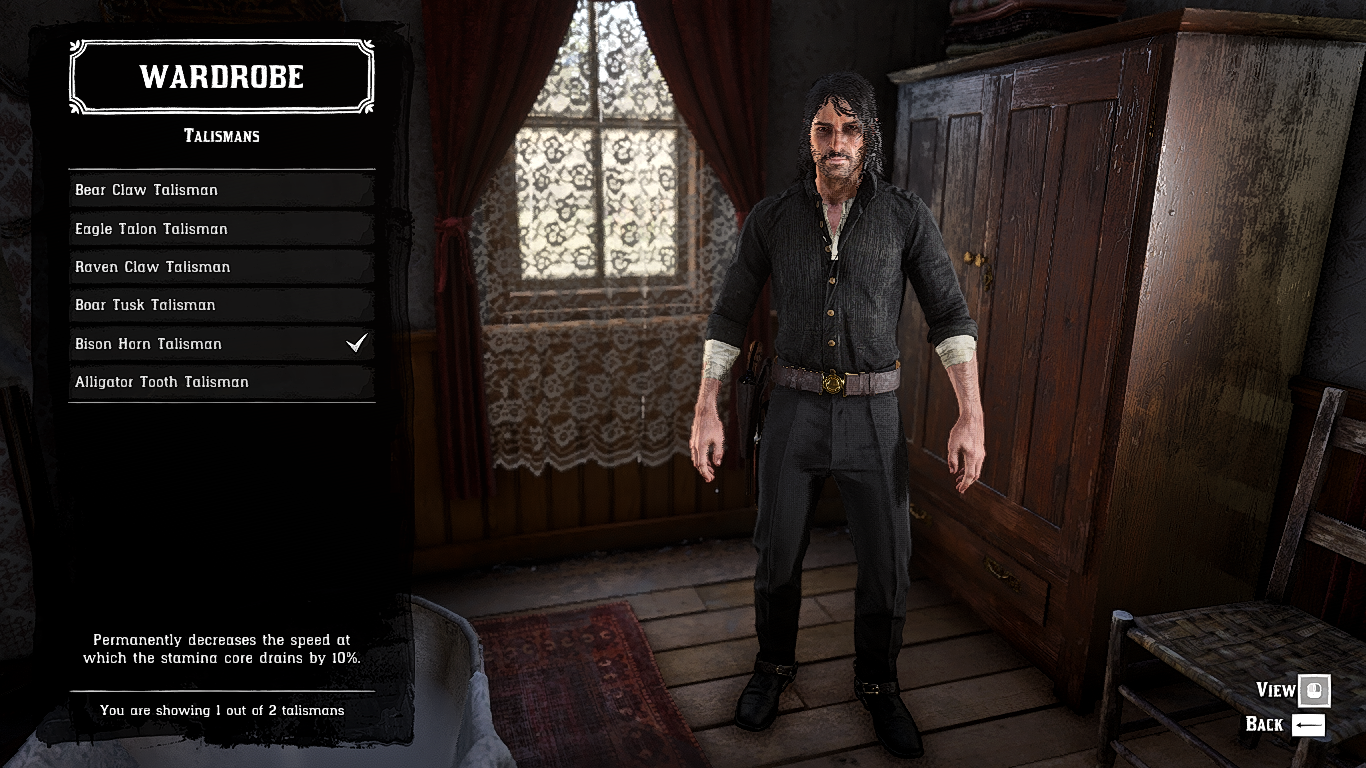The image size is (1366, 768).
Task: Pick the Raven Claw Talisman row
Action: coord(221,267)
